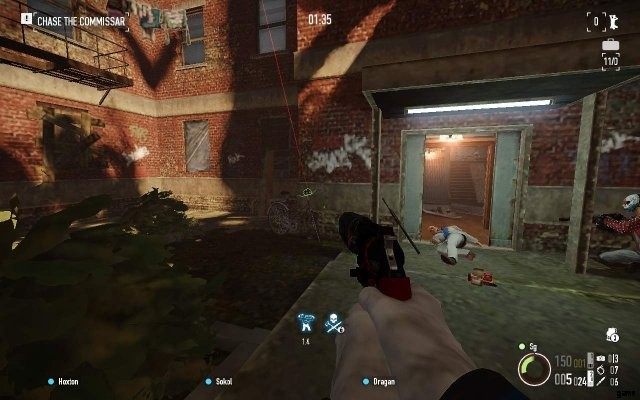The image size is (640, 400).
Task: Click the skull and crossbones buff icon
Action: pyautogui.click(x=335, y=323)
